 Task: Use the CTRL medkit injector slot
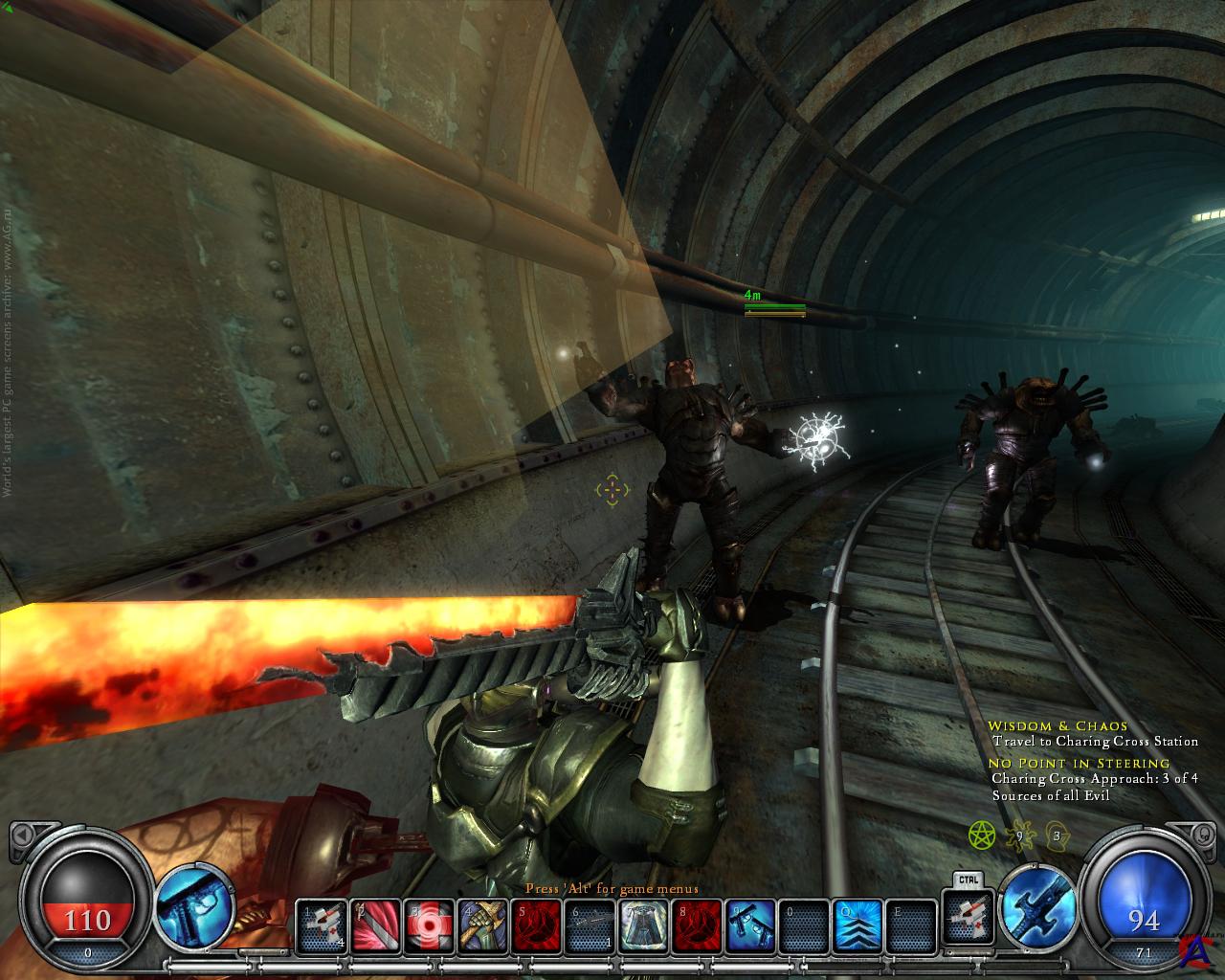[x=965, y=924]
